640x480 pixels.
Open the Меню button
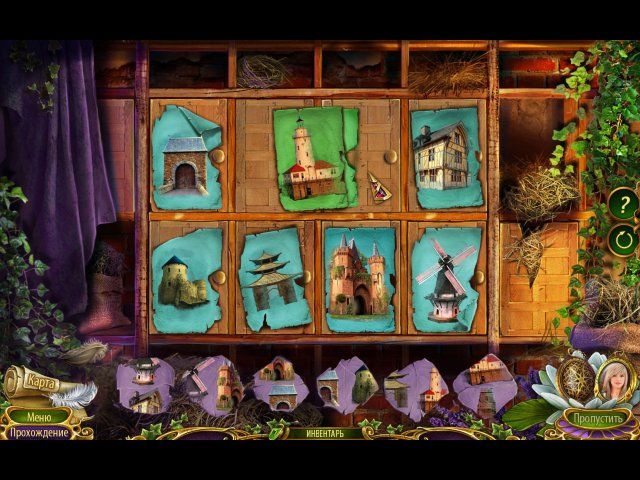point(39,416)
